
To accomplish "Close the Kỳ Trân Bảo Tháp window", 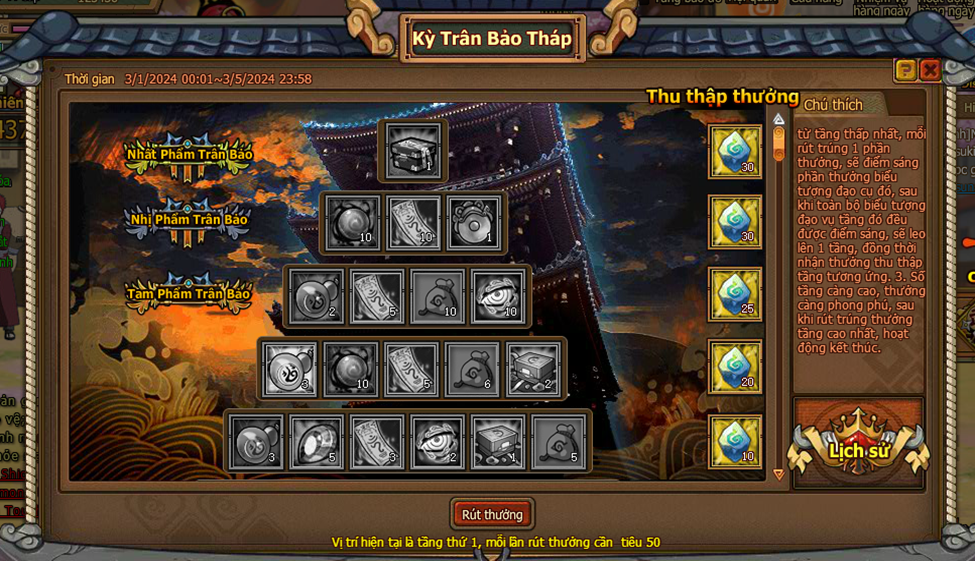I will click(930, 70).
